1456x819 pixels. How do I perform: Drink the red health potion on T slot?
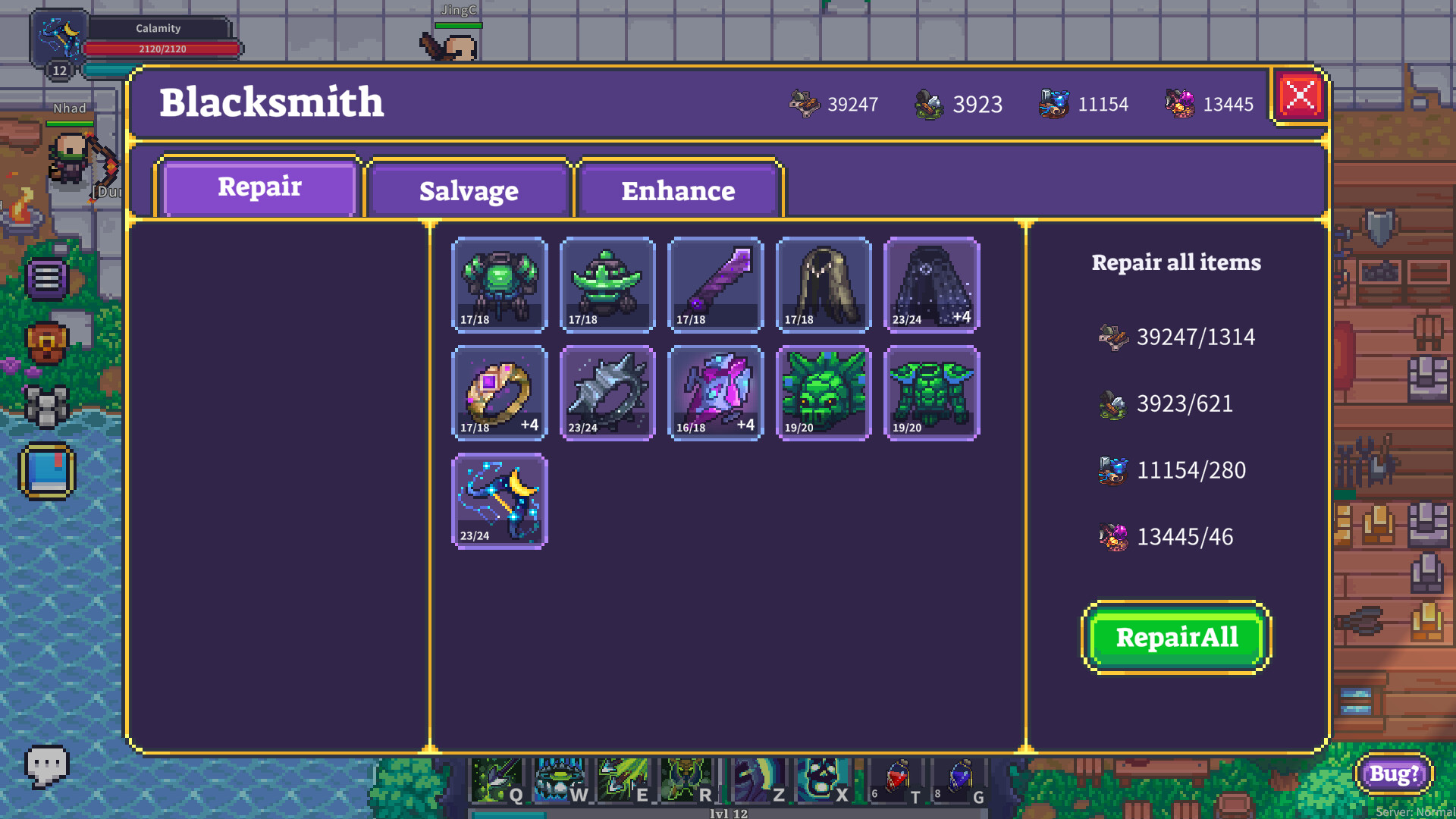(x=897, y=777)
